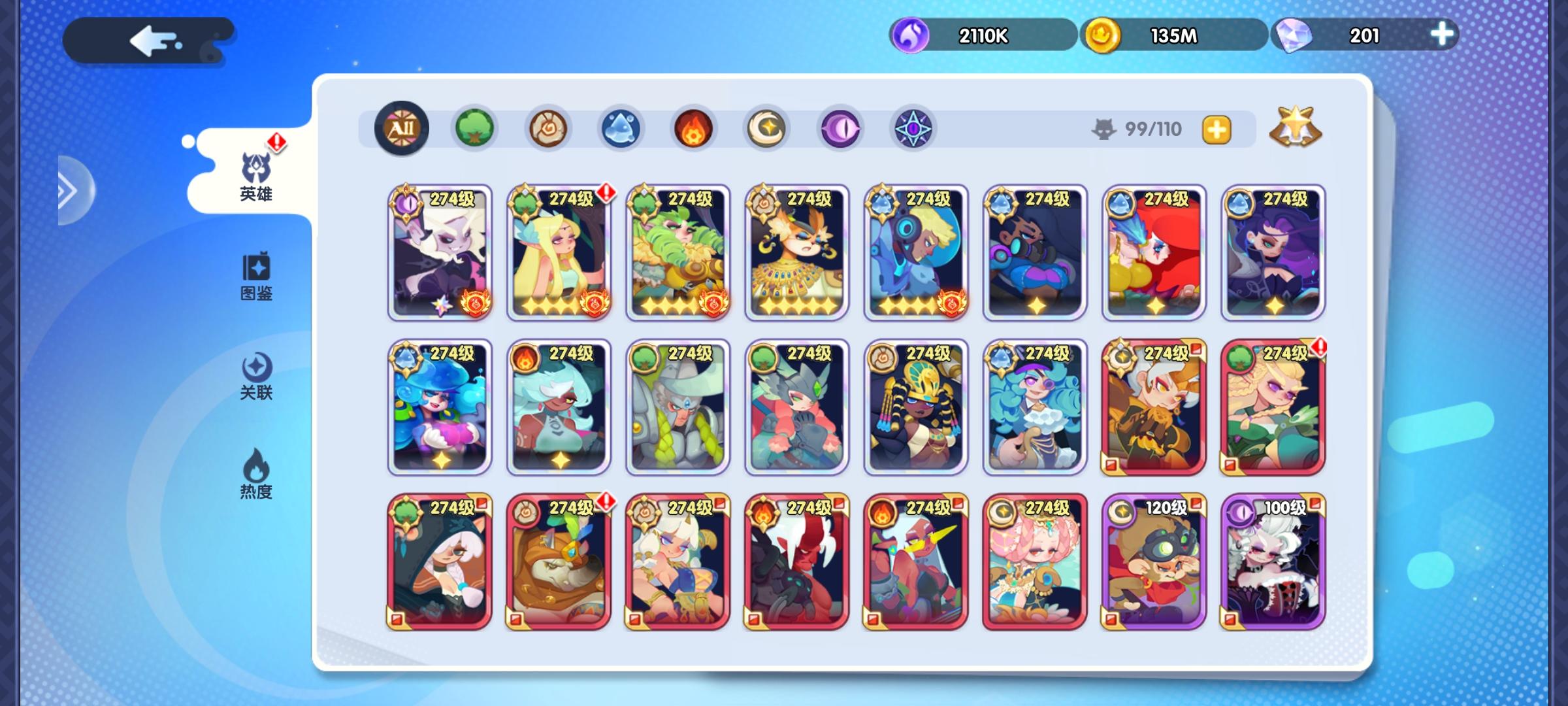Viewport: 1568px width, 706px height.
Task: Filter heroes by the earth element
Action: pos(547,129)
